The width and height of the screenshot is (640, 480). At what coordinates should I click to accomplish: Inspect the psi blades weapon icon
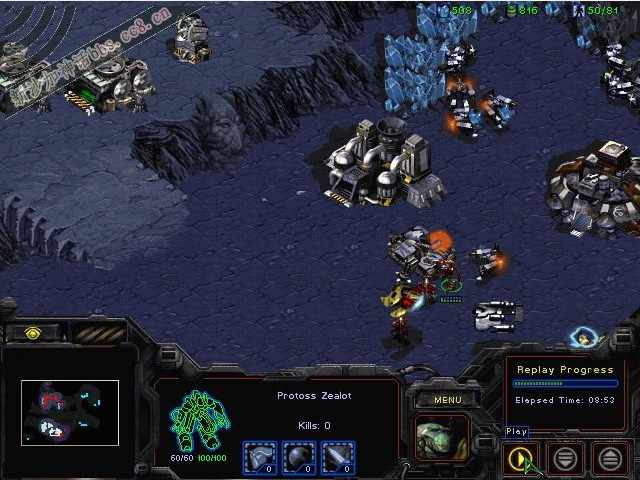pos(336,458)
